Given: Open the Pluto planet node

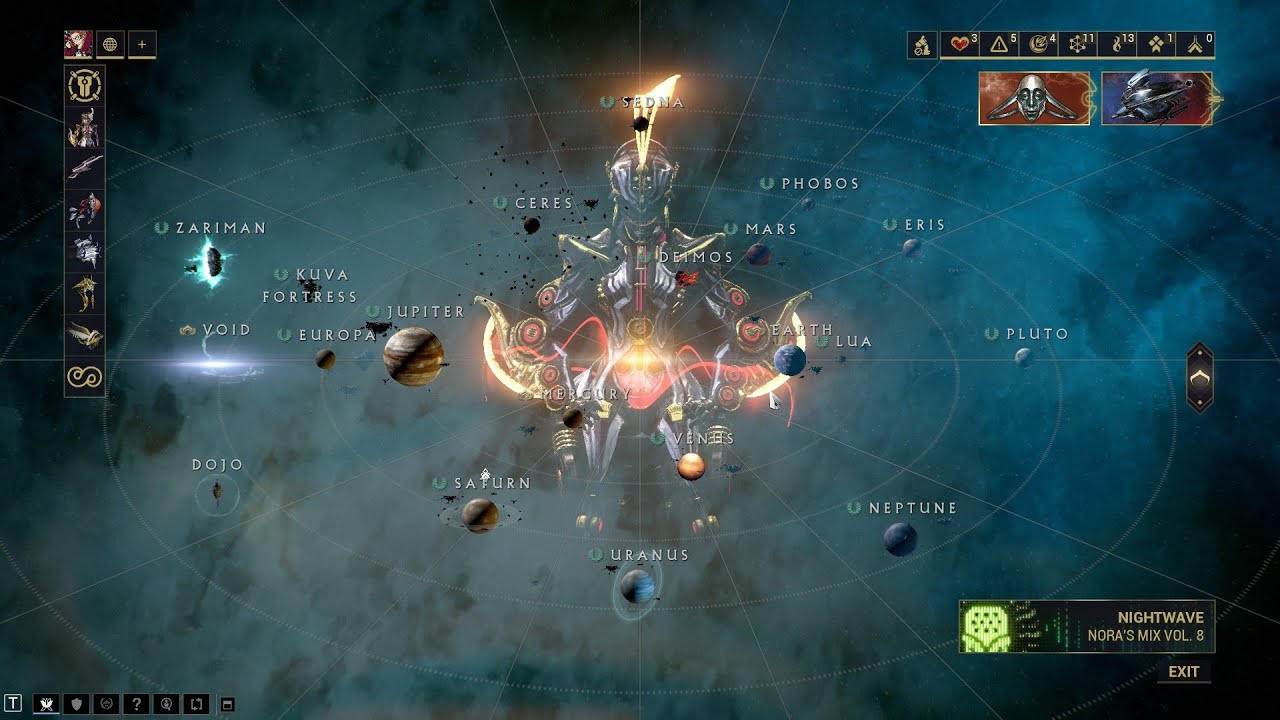Looking at the screenshot, I should point(1023,356).
